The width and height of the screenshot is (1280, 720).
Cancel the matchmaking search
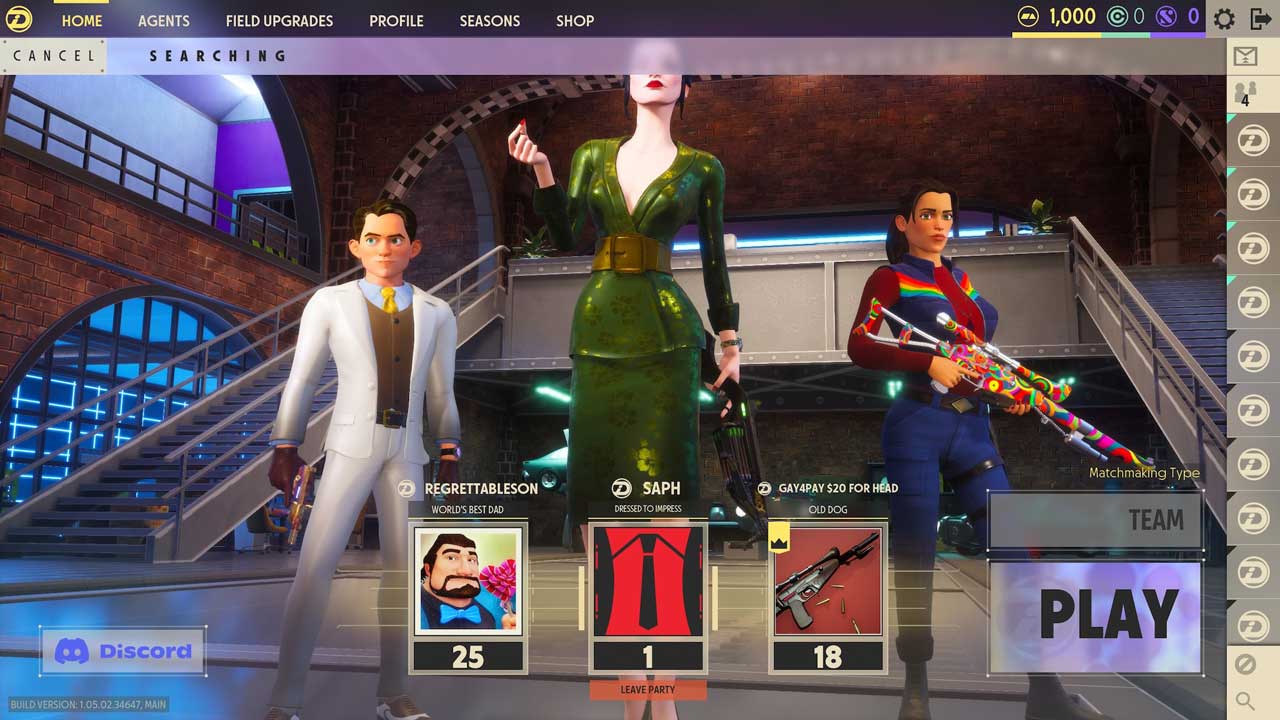click(54, 56)
